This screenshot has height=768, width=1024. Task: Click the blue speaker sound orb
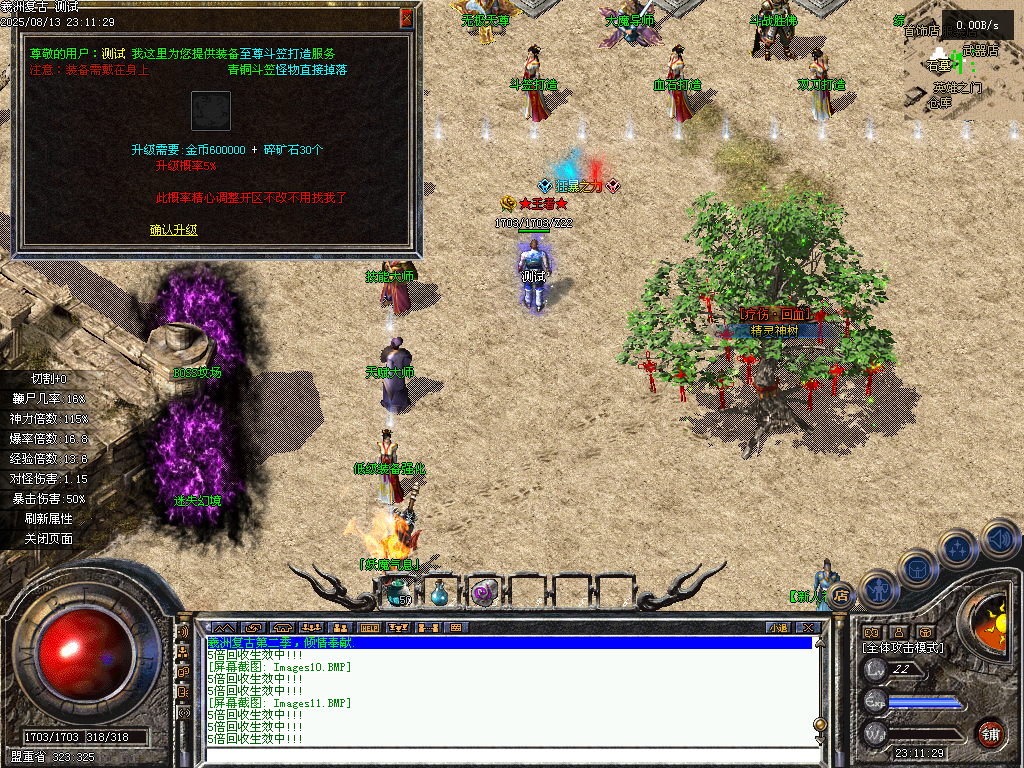pyautogui.click(x=999, y=539)
